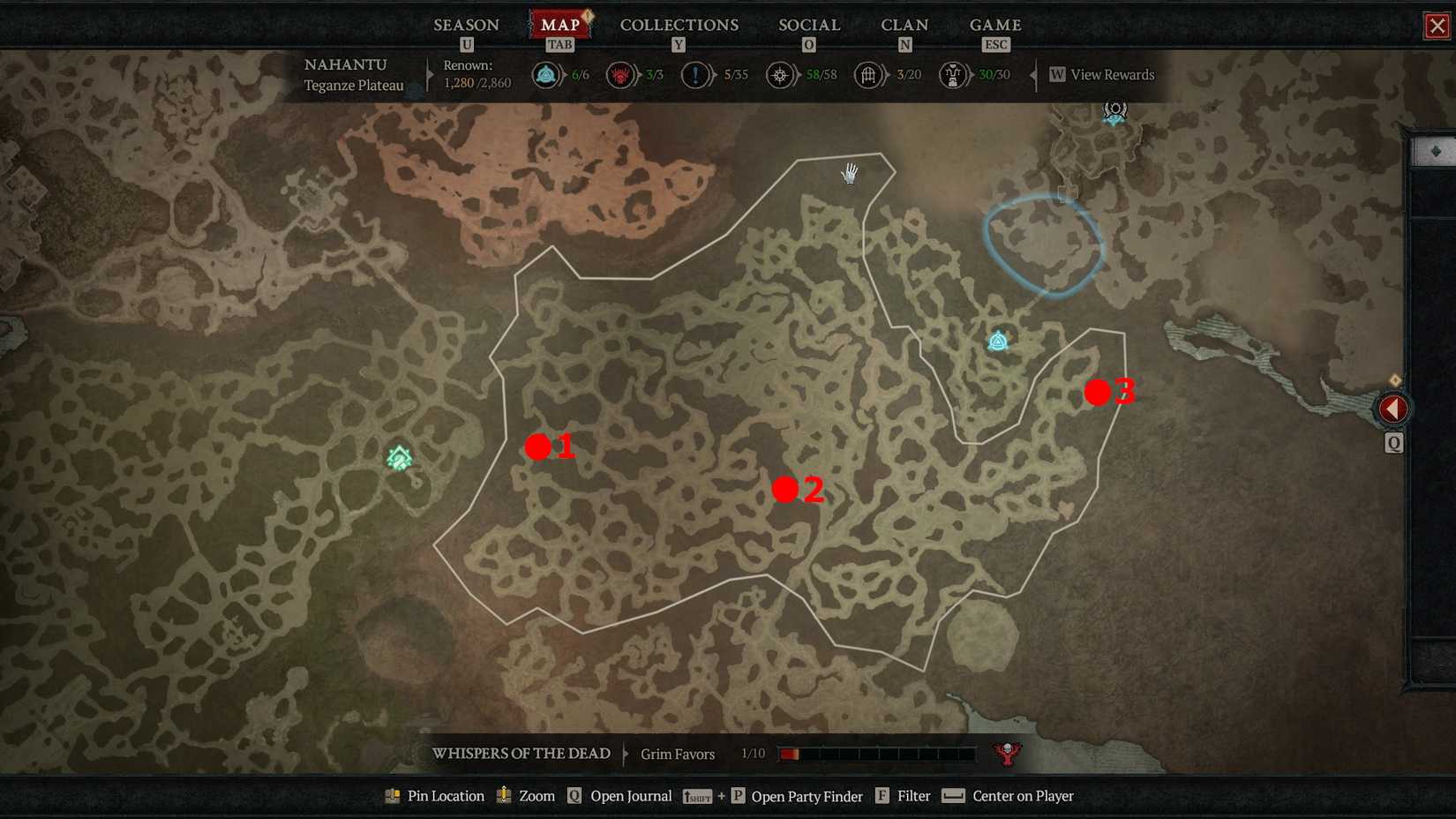Select the side dungeons renown icon showing 30/30
The height and width of the screenshot is (819, 1456).
[951, 75]
